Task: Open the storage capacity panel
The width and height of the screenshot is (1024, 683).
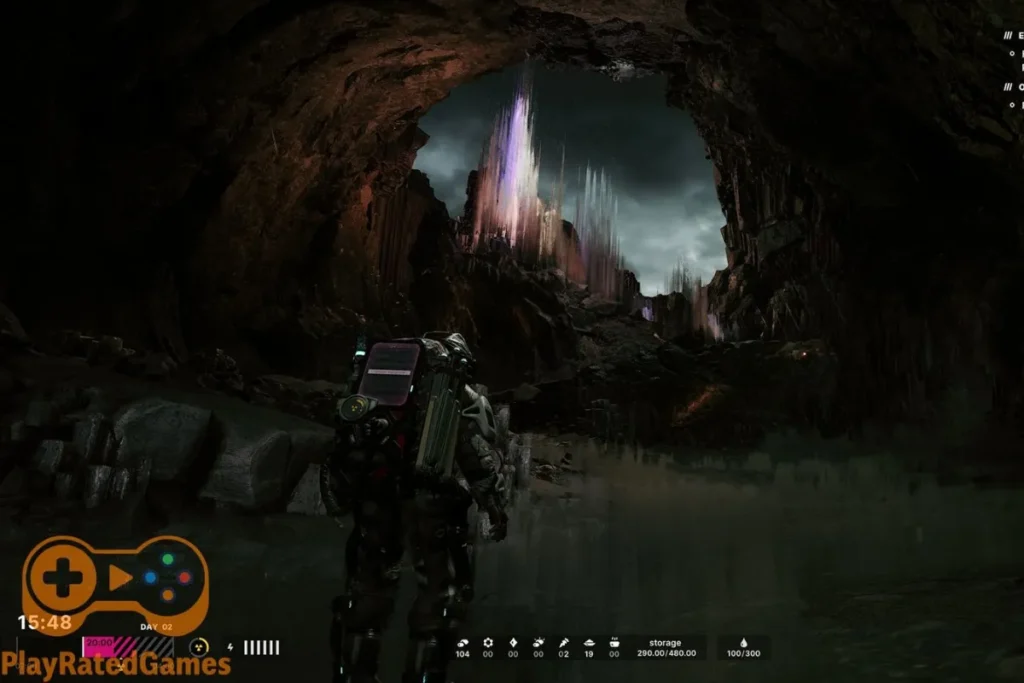Action: tap(665, 648)
